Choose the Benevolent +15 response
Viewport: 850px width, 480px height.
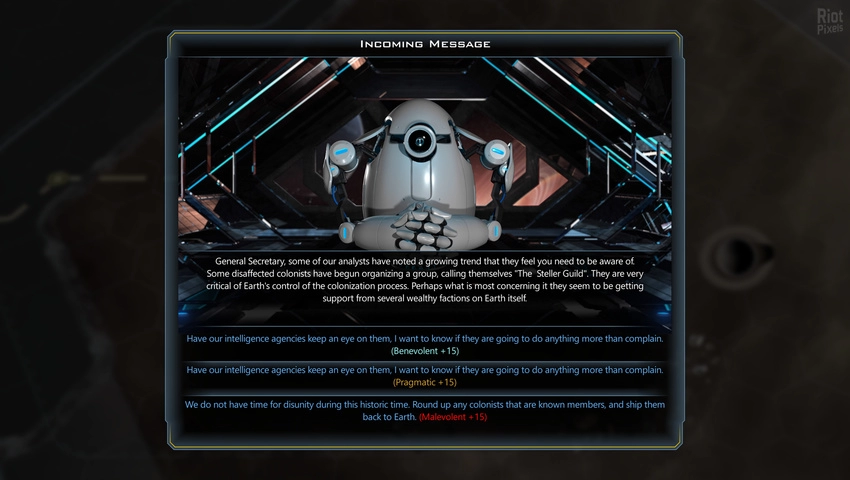pos(425,344)
